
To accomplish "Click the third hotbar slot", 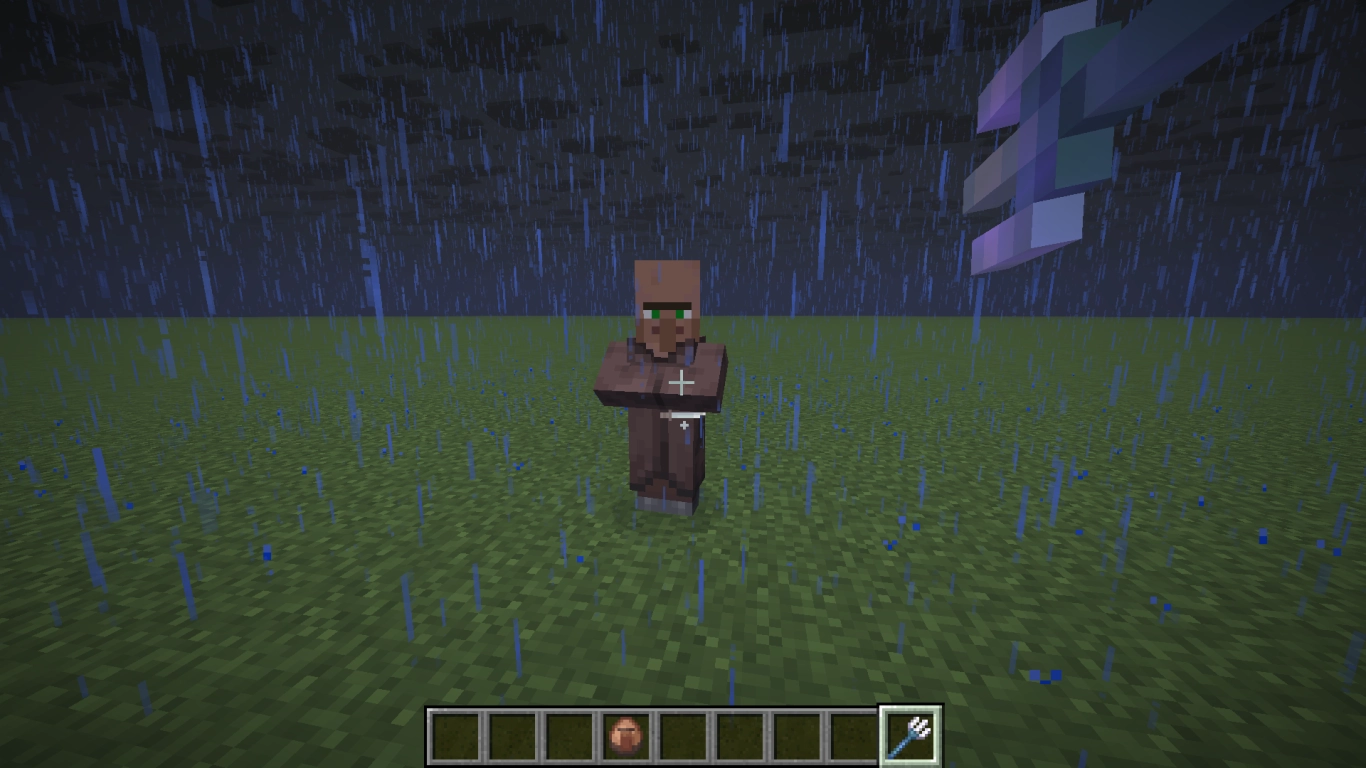I will [x=570, y=733].
